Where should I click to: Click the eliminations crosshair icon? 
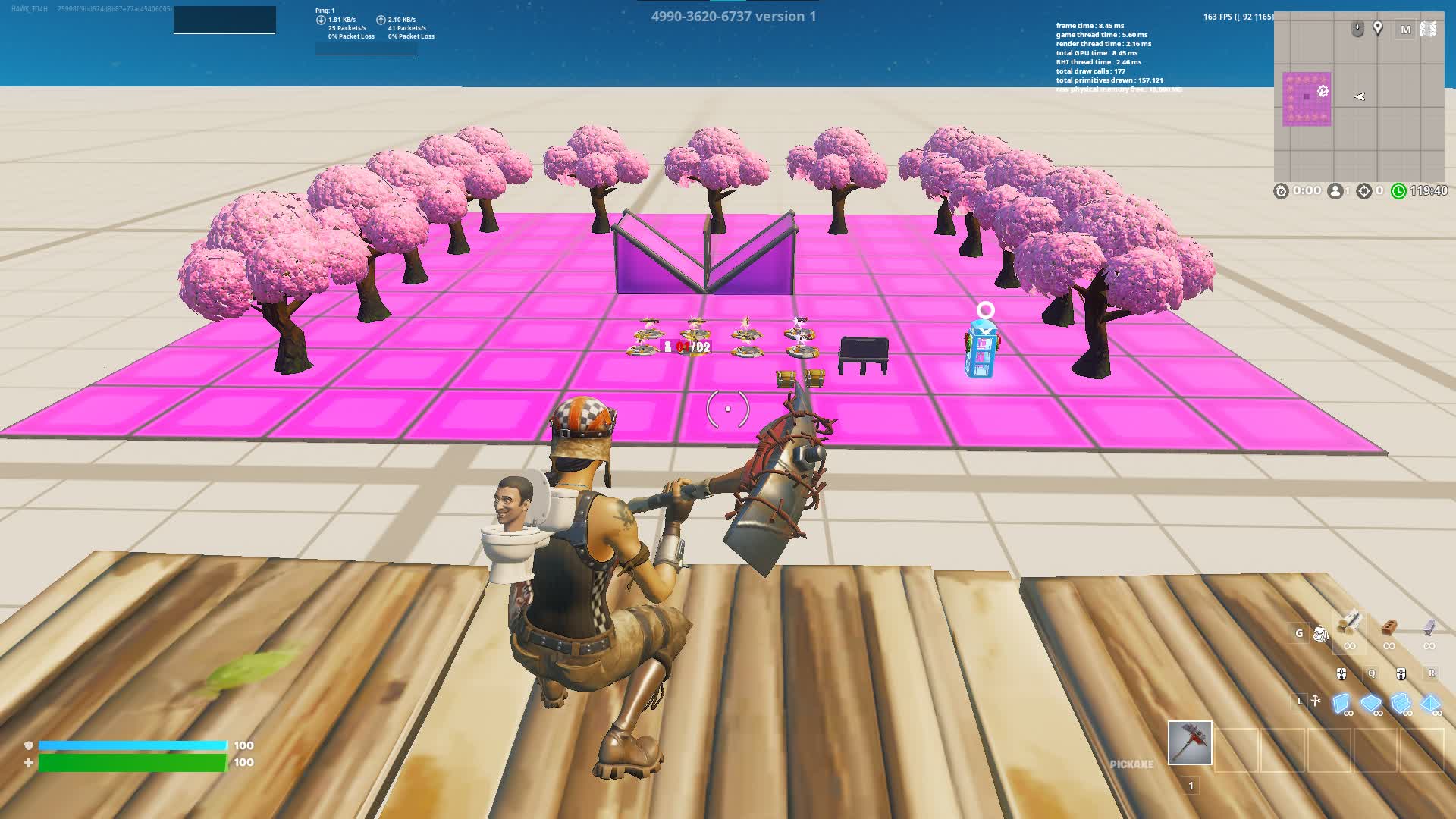point(1364,190)
